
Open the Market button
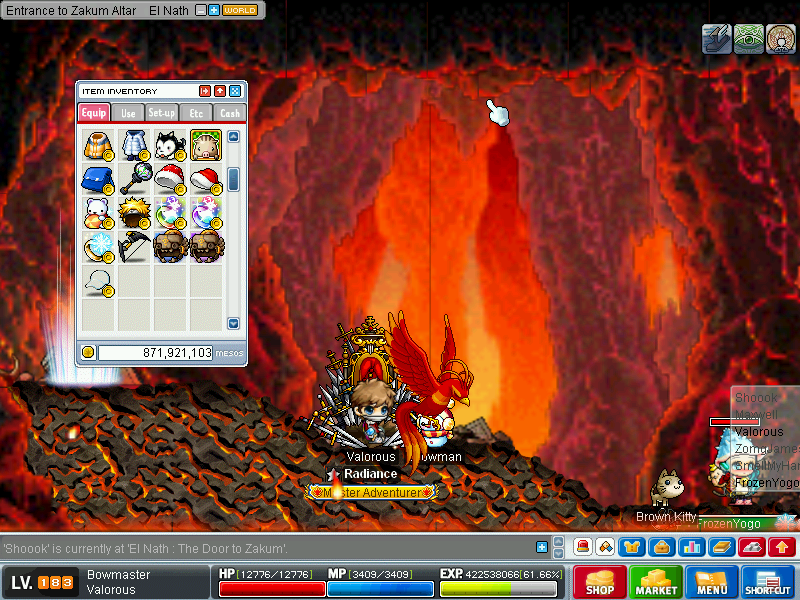pos(656,582)
